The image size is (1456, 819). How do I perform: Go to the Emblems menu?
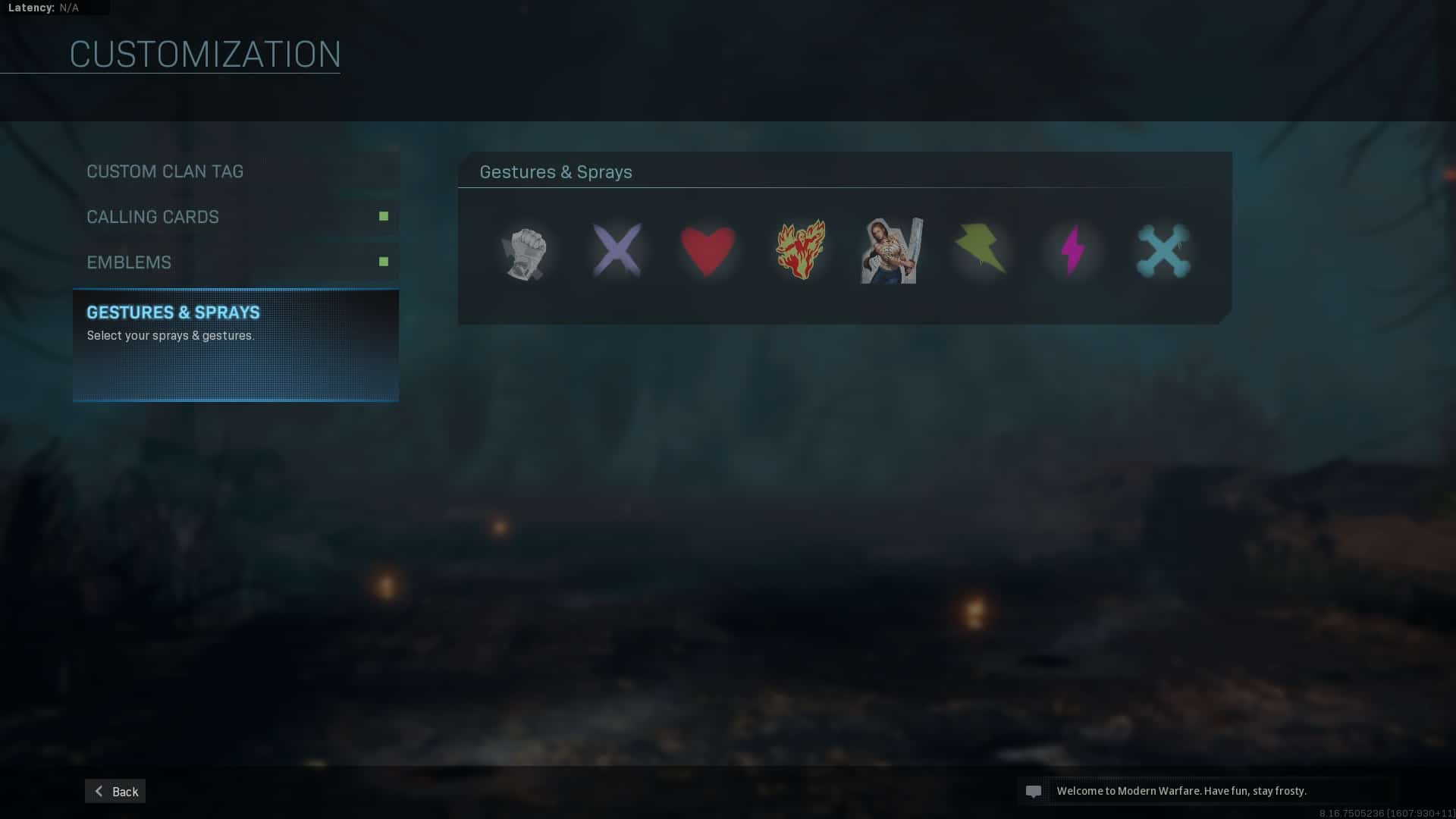[129, 262]
